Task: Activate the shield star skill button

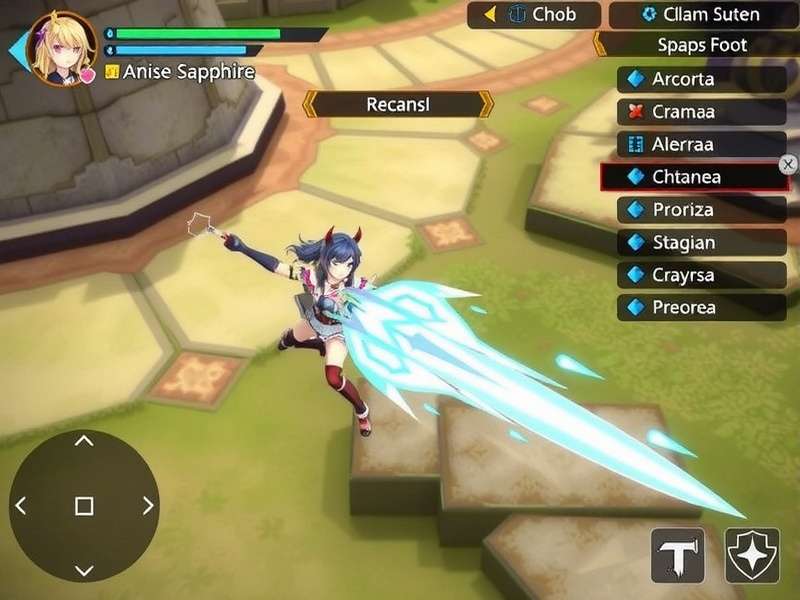Action: tap(752, 555)
